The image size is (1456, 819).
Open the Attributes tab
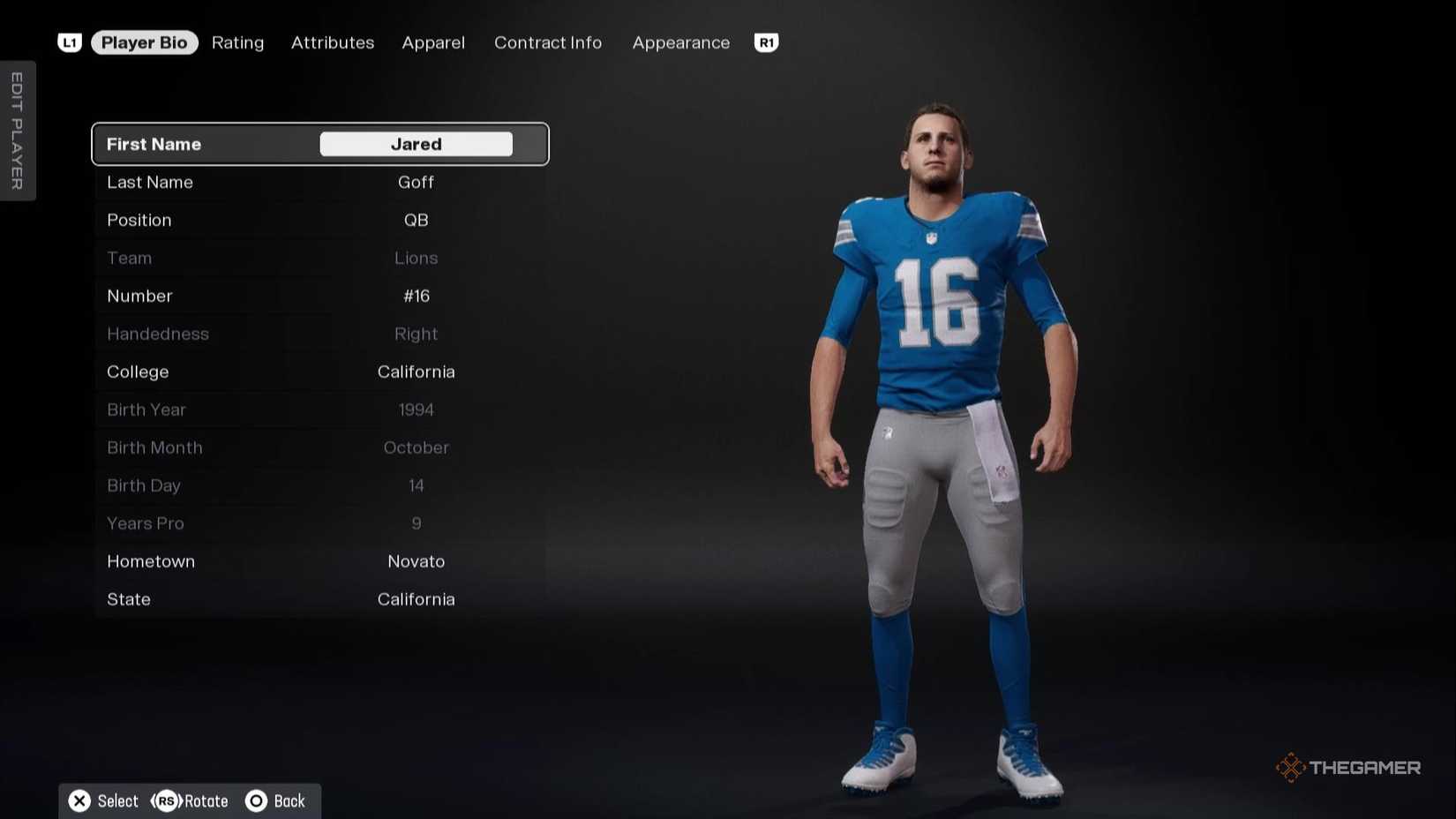tap(333, 42)
